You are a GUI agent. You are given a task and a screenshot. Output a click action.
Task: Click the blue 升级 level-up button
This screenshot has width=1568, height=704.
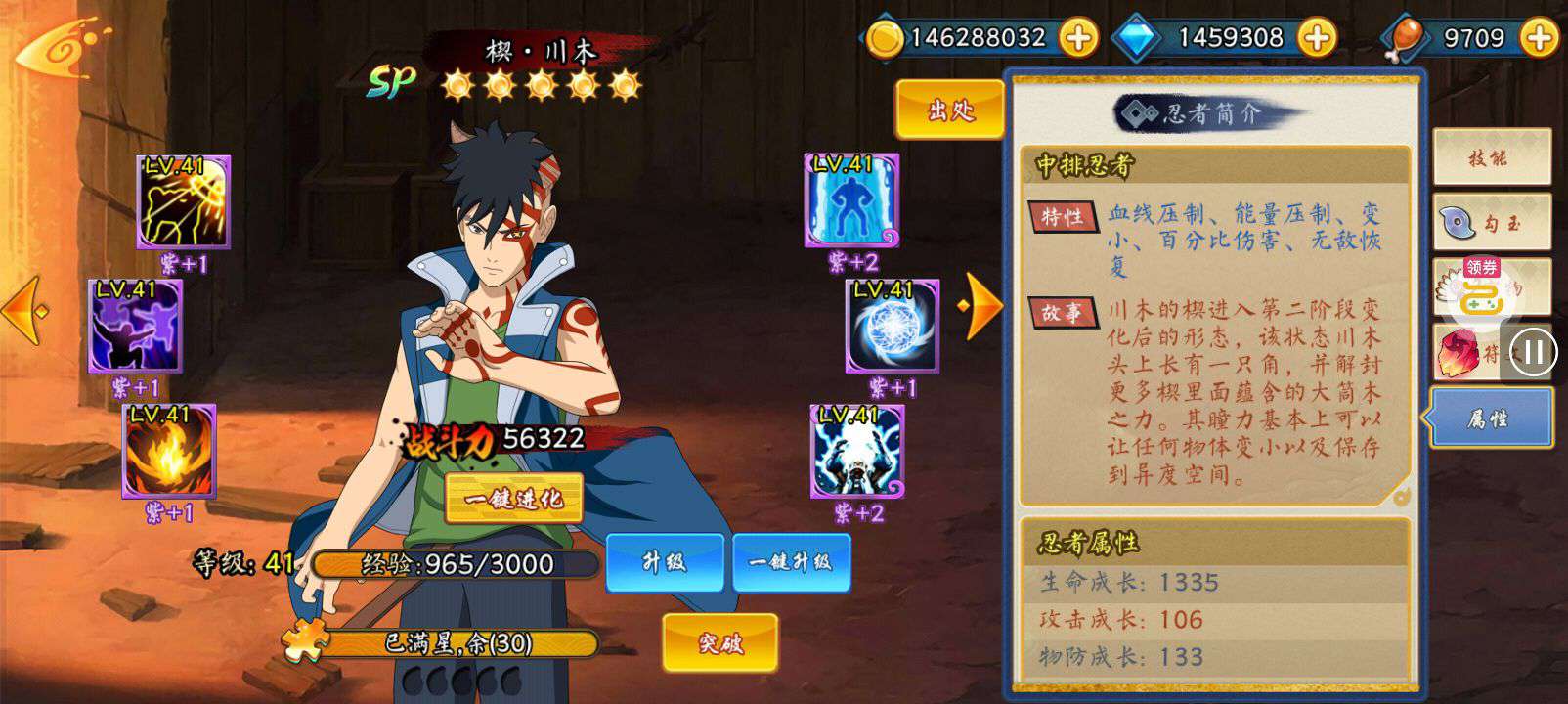(664, 562)
